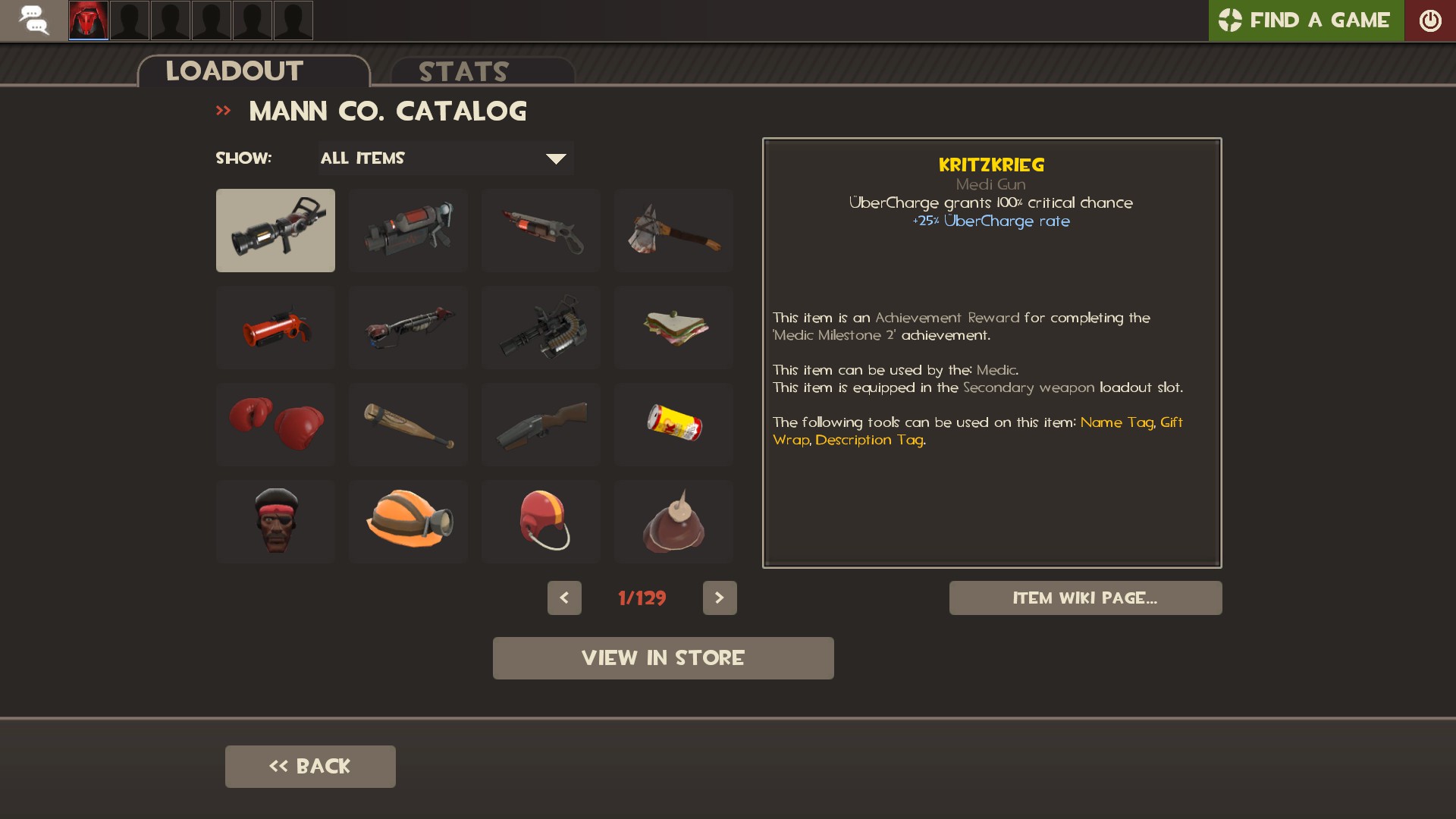This screenshot has height=819, width=1456.
Task: Go to the previous catalog page
Action: pyautogui.click(x=564, y=598)
